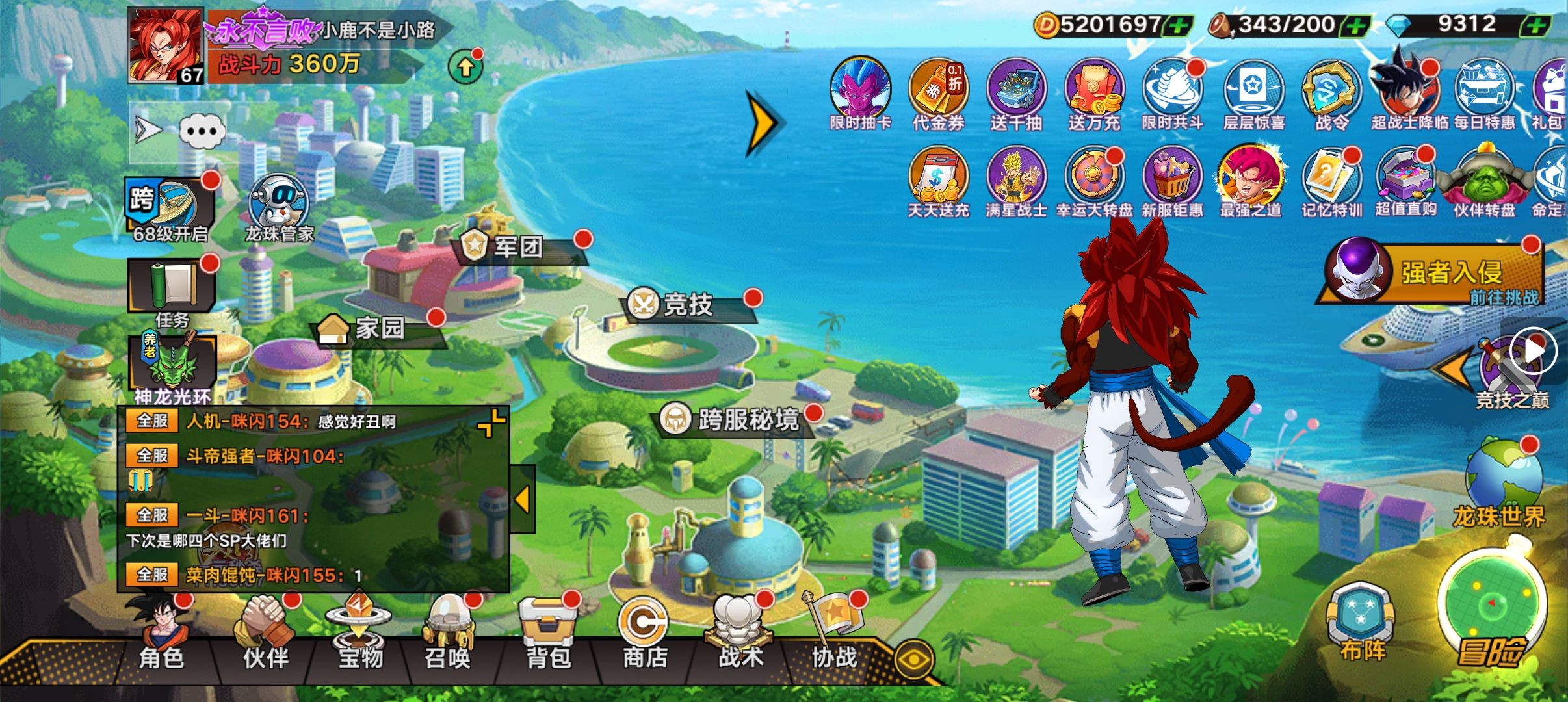Open the chat speech bubble button

[202, 132]
